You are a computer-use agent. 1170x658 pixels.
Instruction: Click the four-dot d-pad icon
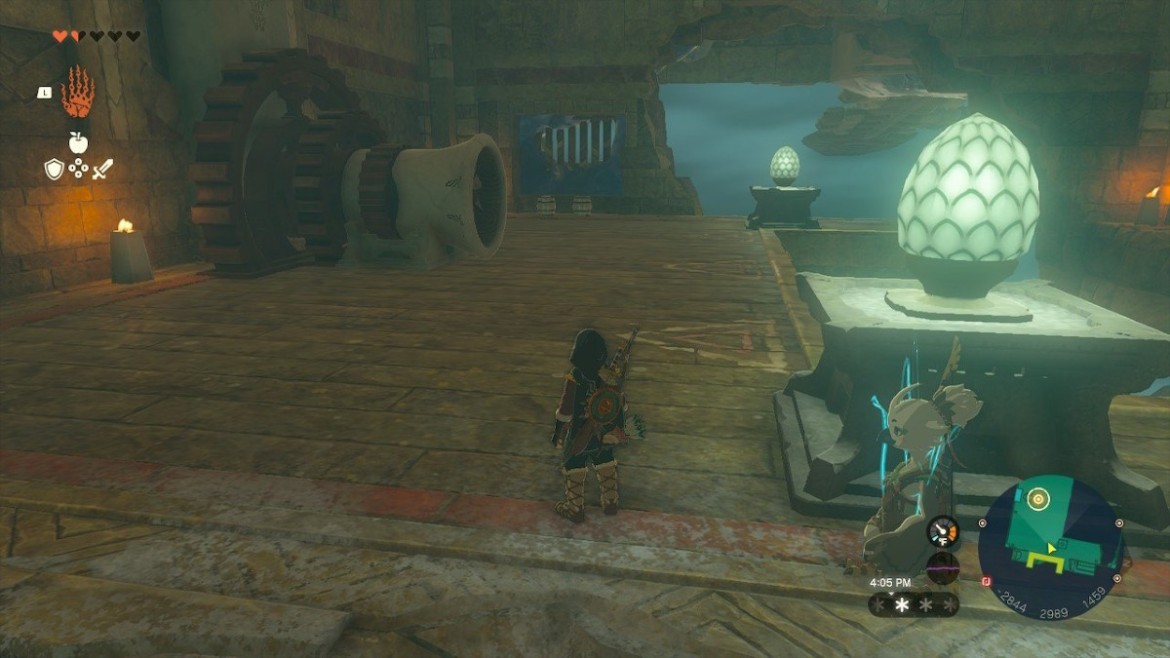pyautogui.click(x=78, y=169)
